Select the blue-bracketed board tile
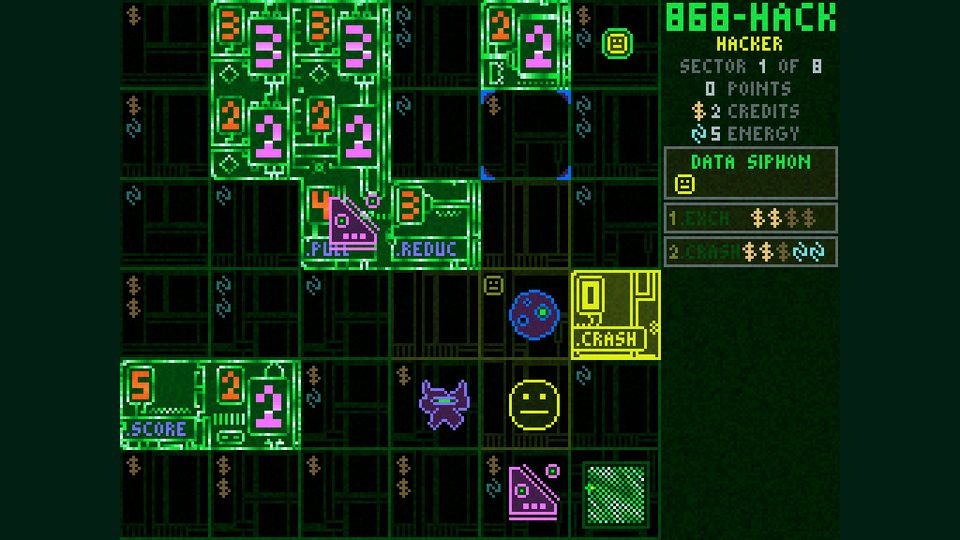The width and height of the screenshot is (960, 540). pos(526,135)
